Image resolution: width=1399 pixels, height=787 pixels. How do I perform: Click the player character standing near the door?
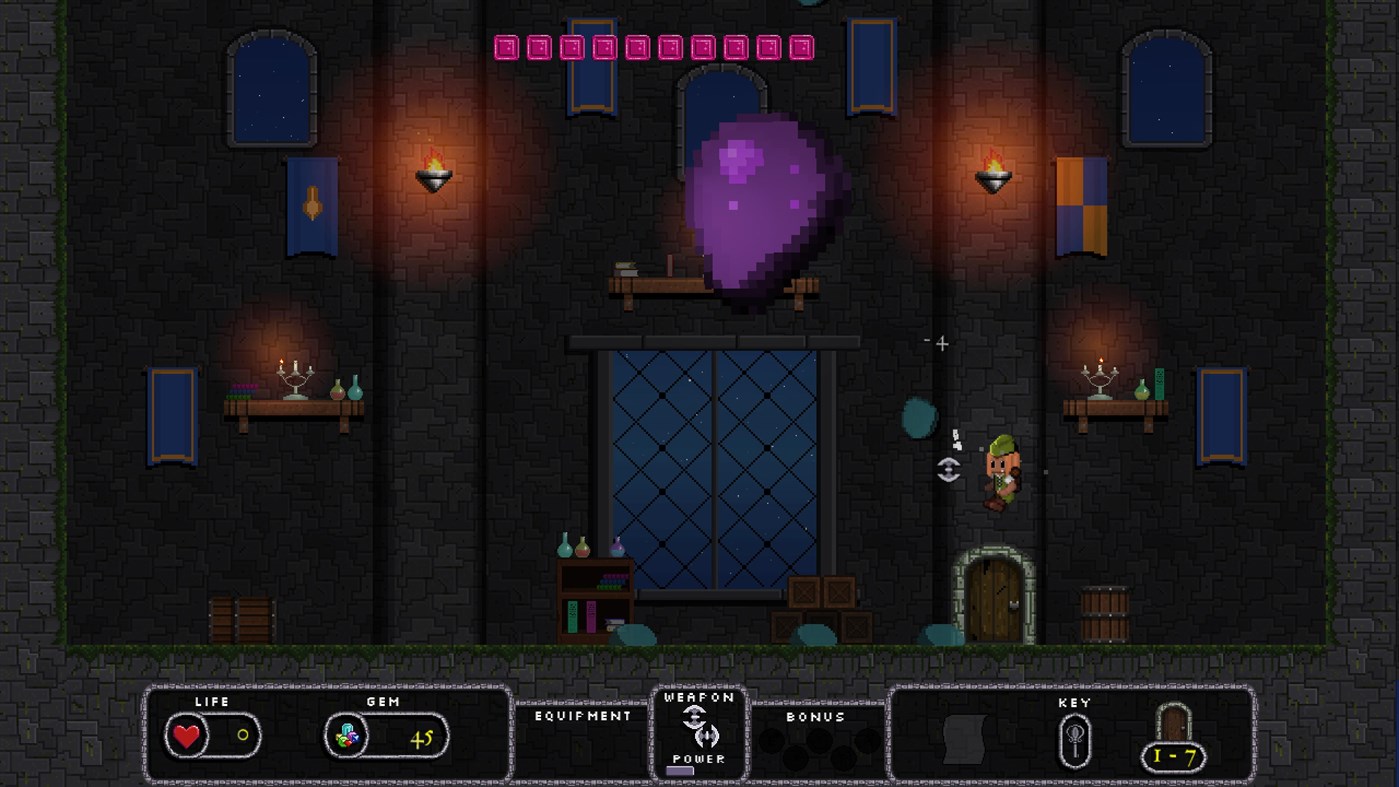(x=1005, y=475)
